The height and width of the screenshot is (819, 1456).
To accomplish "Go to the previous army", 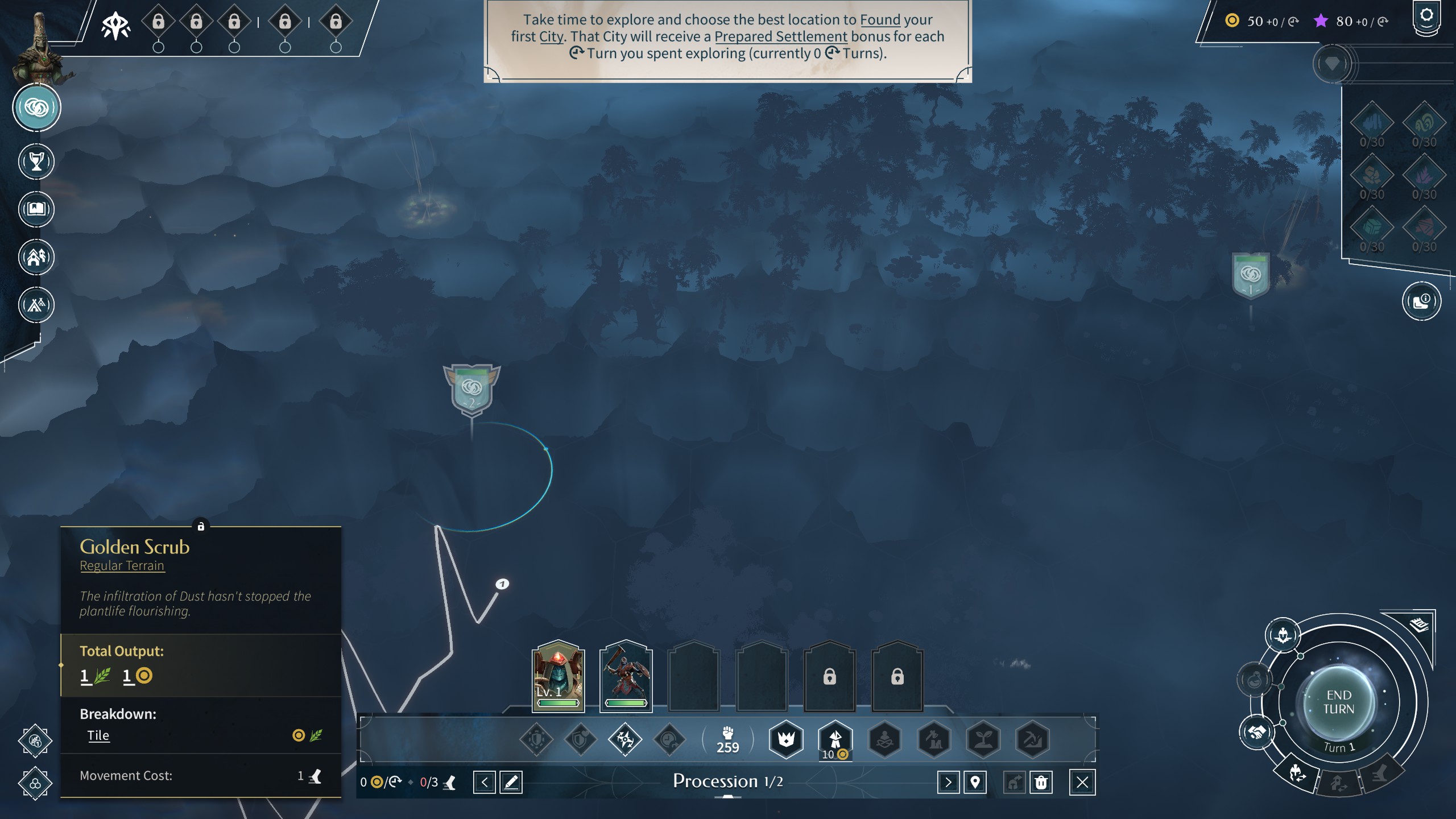I will 485,783.
